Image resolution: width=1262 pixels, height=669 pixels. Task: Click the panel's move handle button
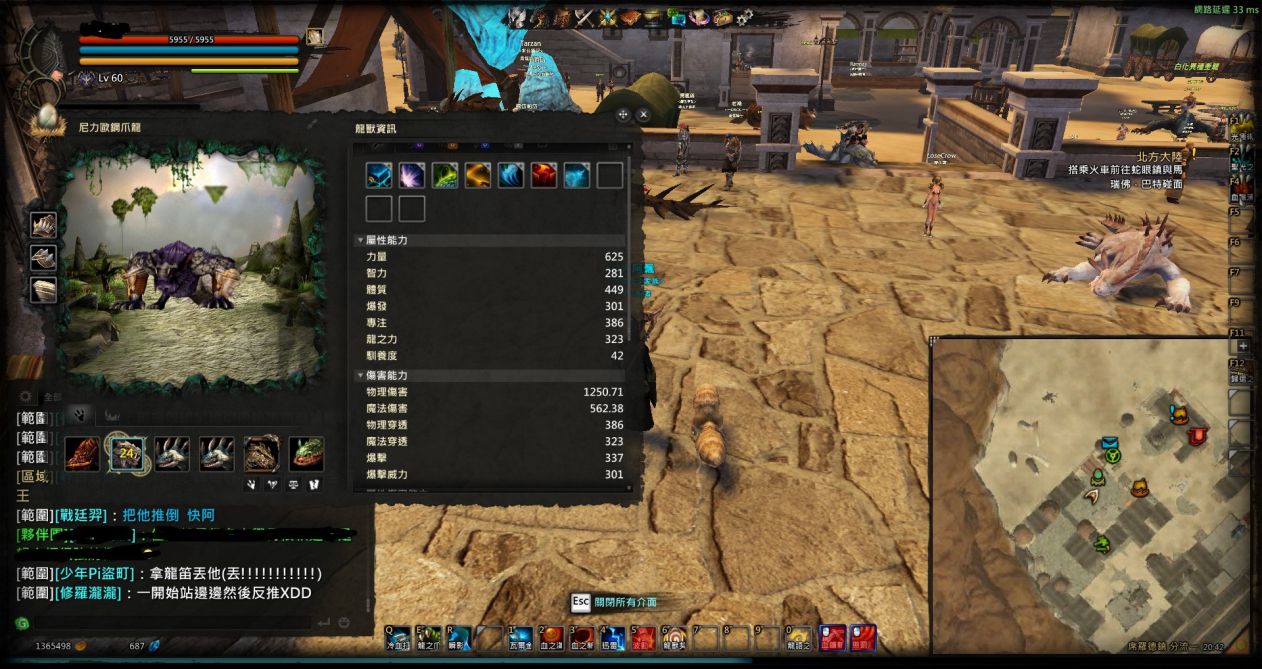click(x=623, y=115)
